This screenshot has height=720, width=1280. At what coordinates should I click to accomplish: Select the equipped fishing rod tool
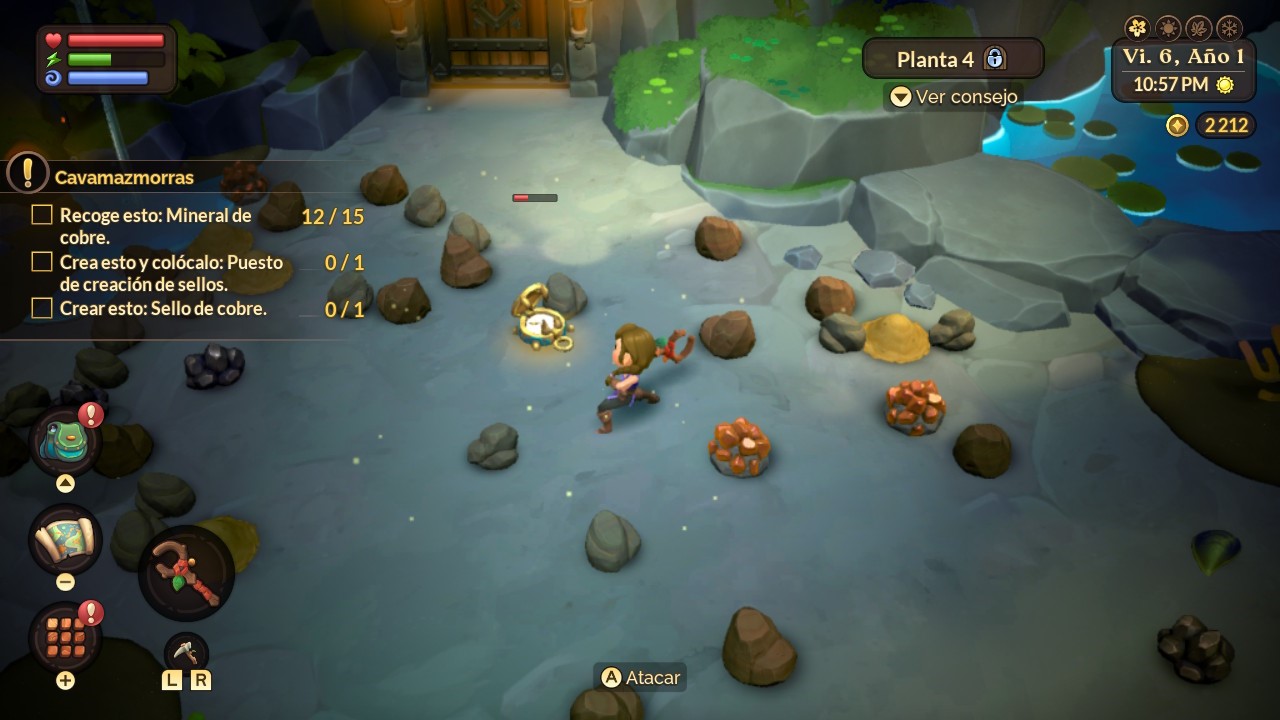(186, 573)
